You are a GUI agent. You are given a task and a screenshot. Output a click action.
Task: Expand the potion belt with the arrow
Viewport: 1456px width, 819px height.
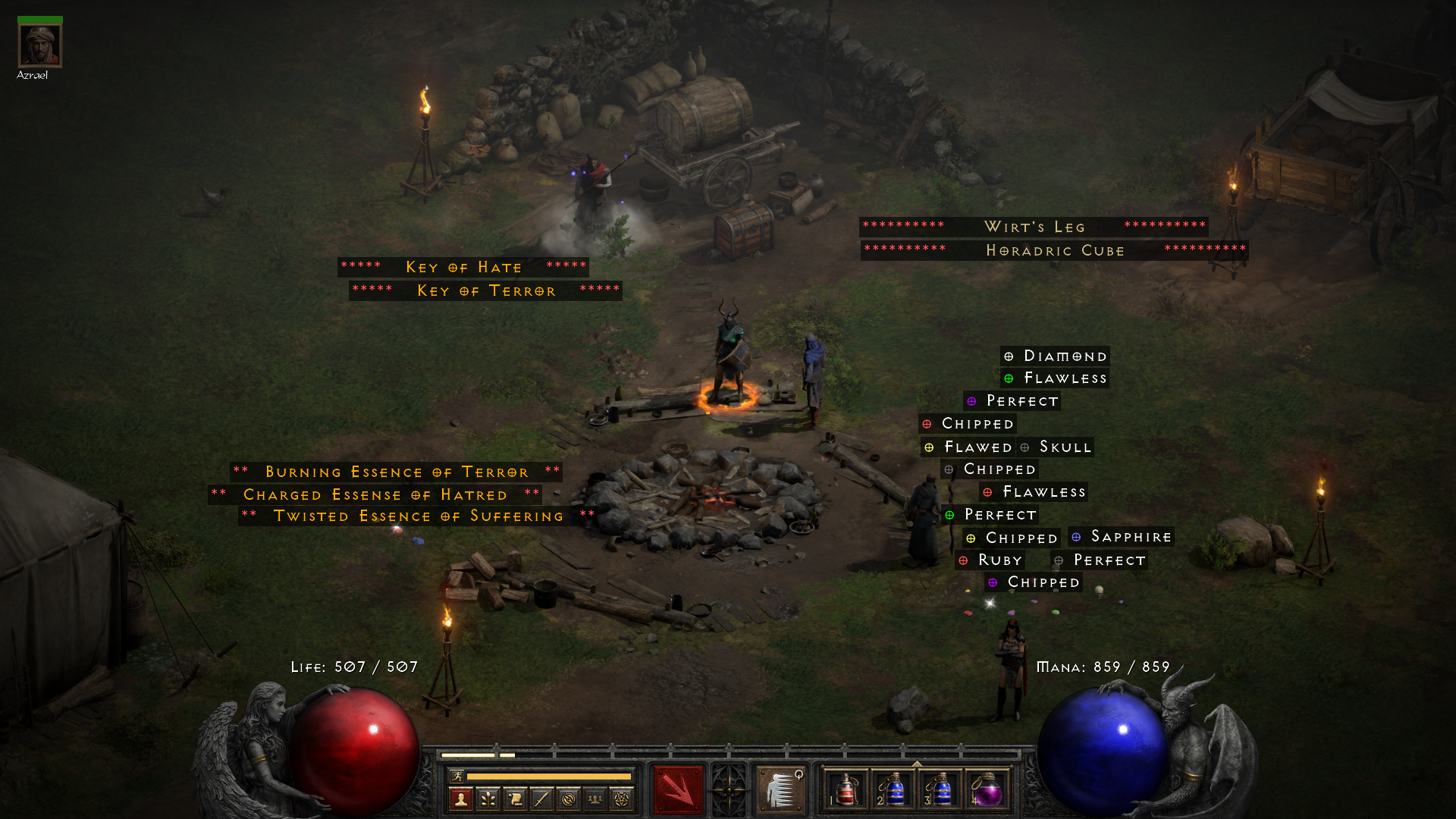(917, 764)
